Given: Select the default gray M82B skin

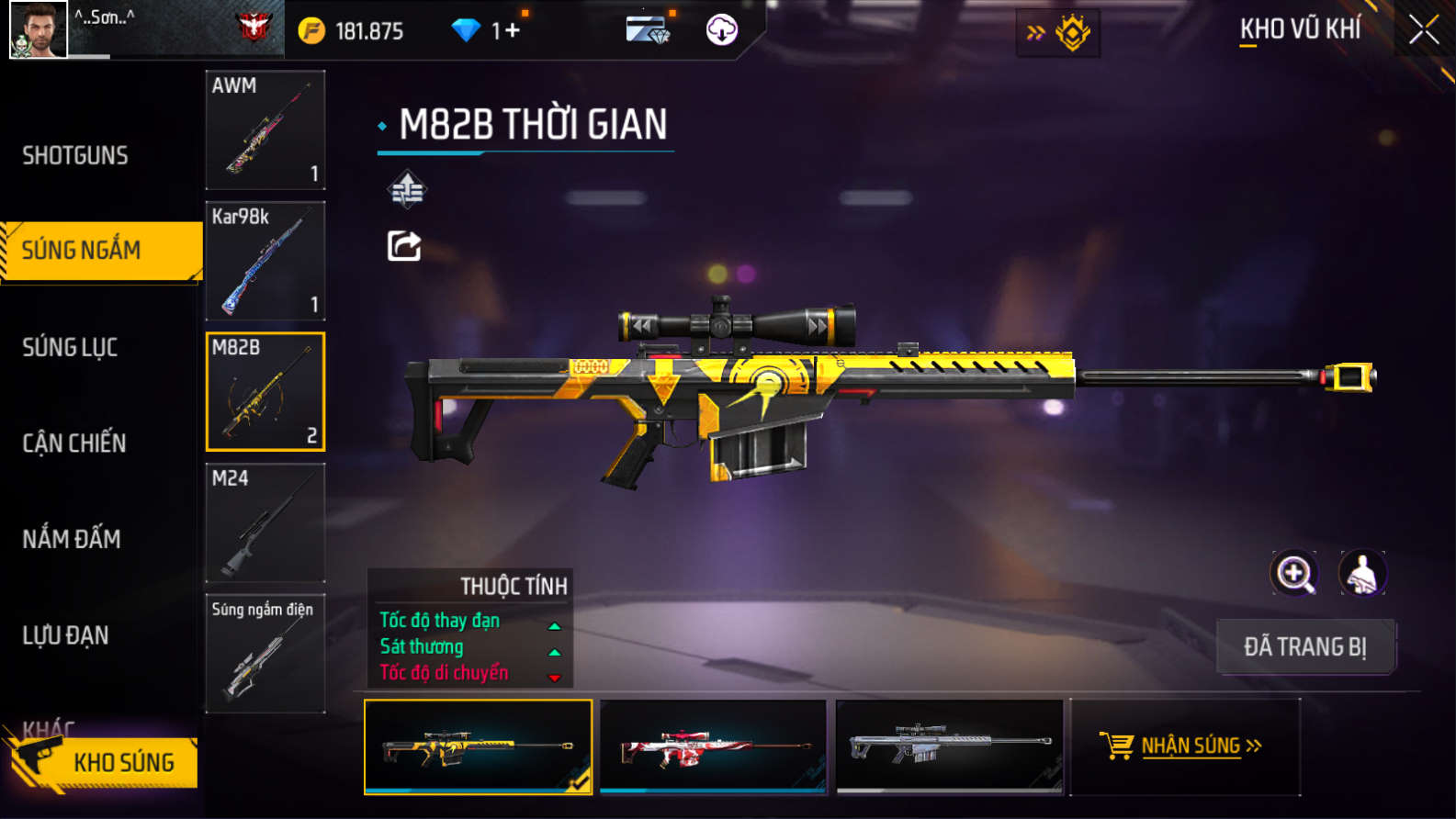Looking at the screenshot, I should (949, 746).
